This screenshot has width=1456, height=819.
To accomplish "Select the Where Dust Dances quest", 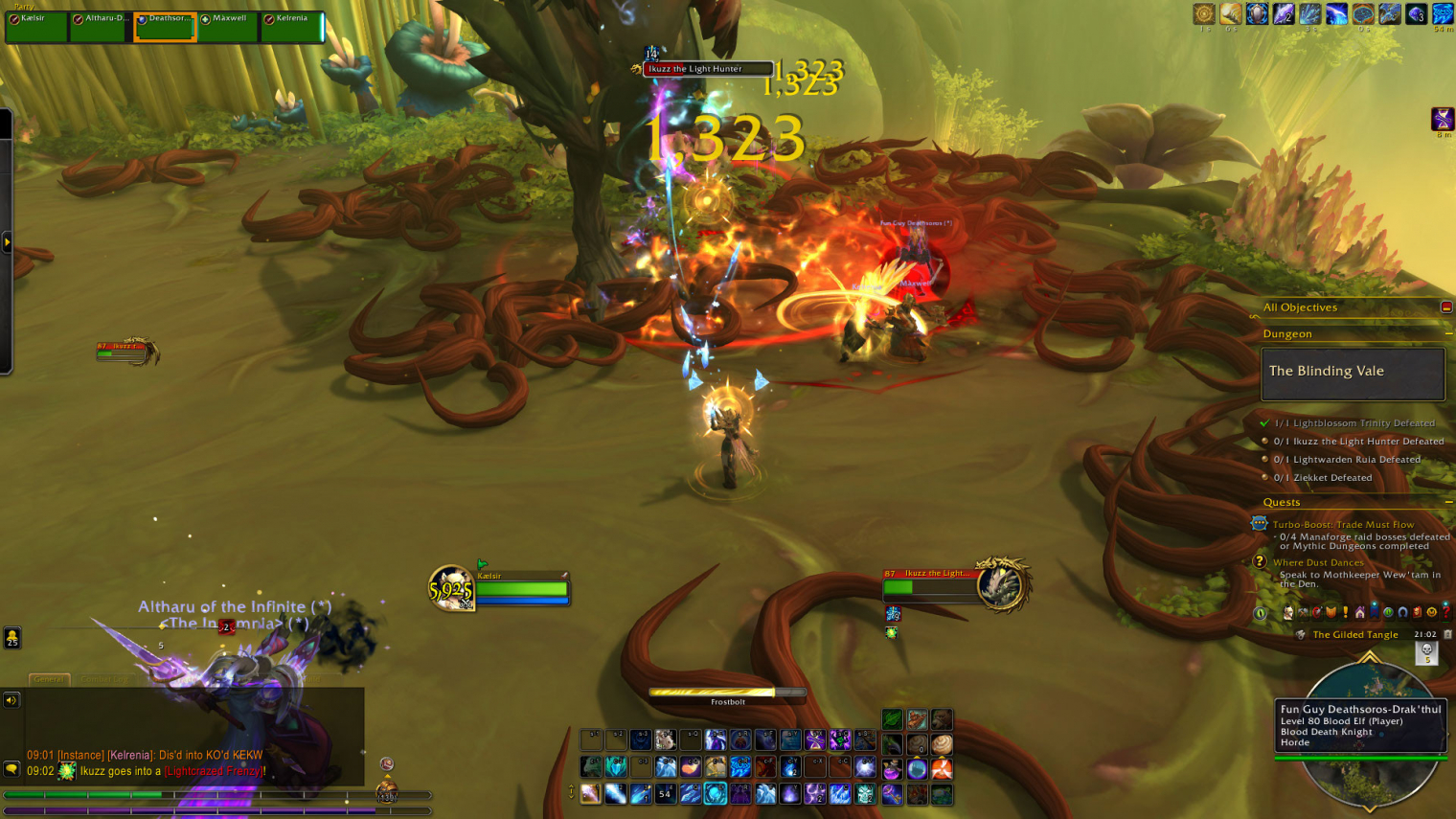I will tap(1317, 562).
